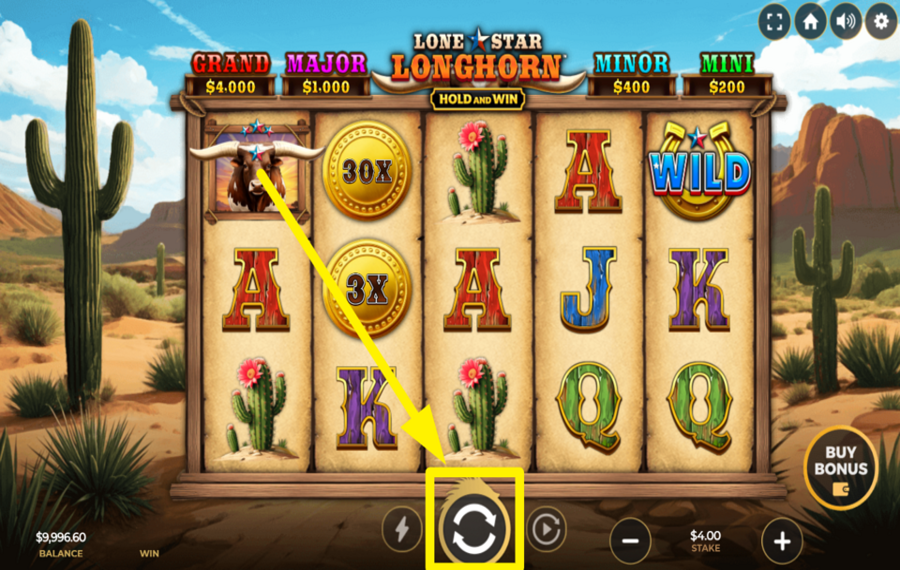
Task: Increase the stake with the plus button
Action: tap(781, 542)
